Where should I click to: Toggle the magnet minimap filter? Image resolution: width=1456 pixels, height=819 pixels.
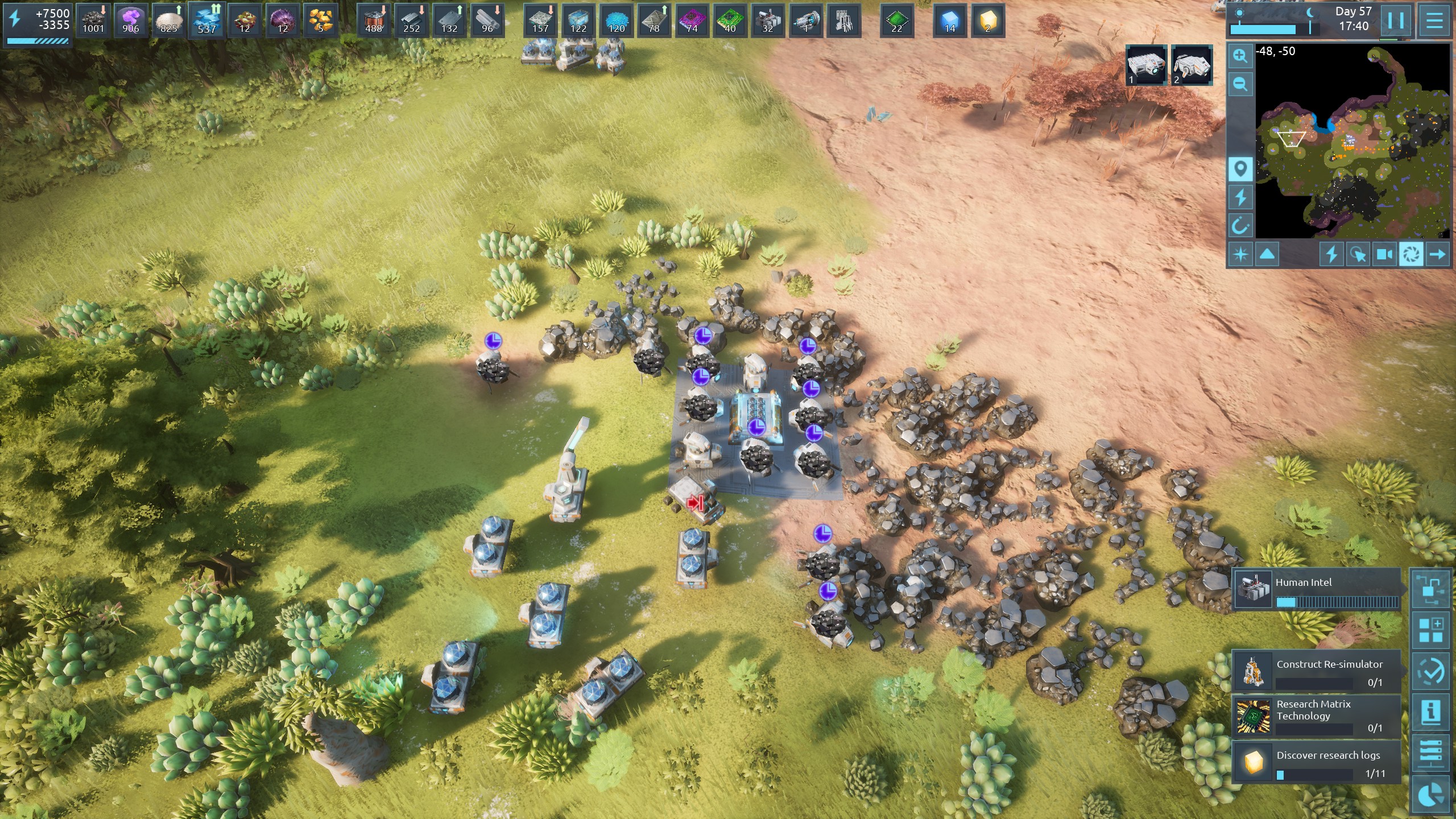click(1240, 226)
